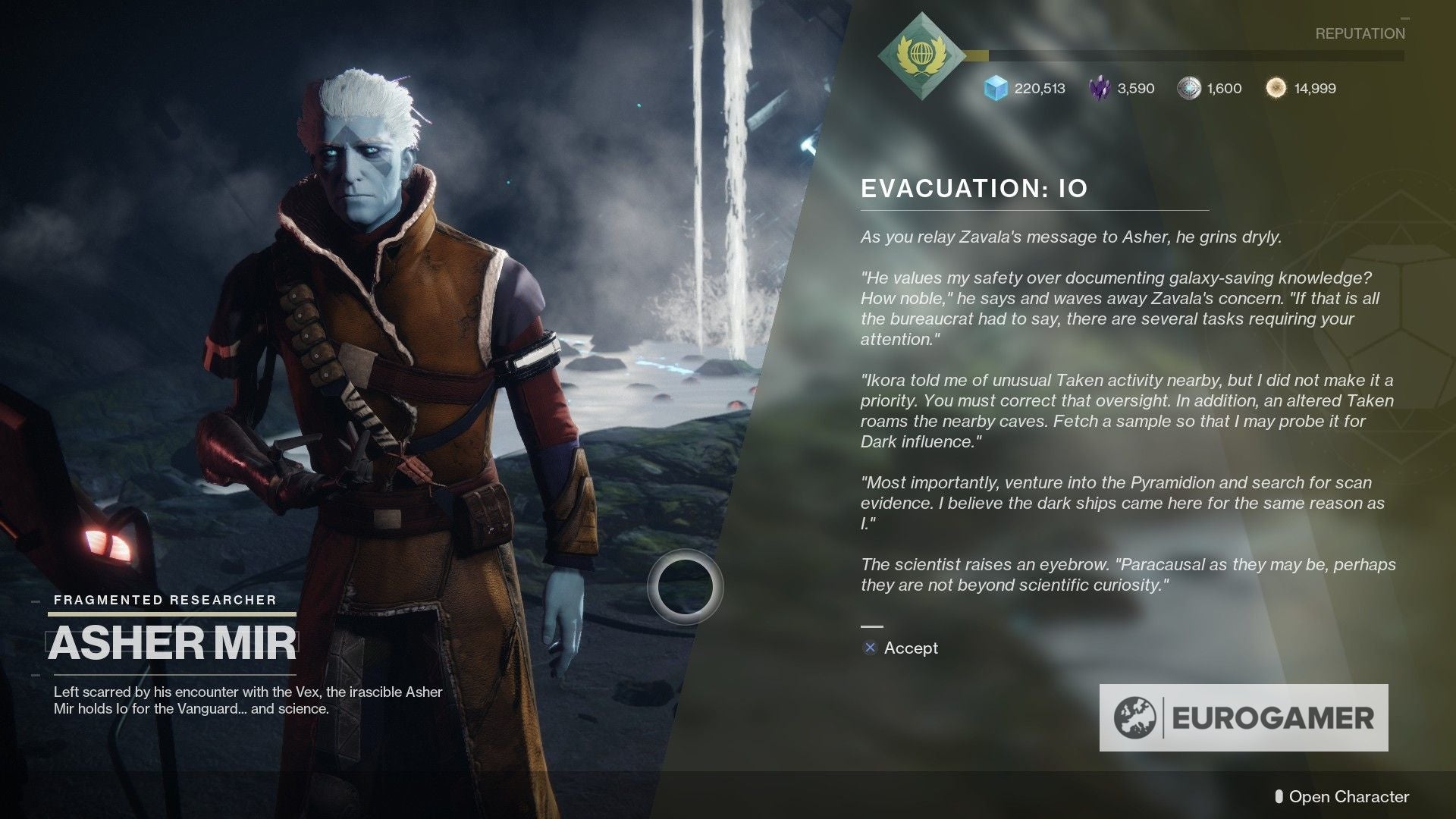The image size is (1456, 819).
Task: Toggle the Reputation display
Action: [x=1361, y=33]
